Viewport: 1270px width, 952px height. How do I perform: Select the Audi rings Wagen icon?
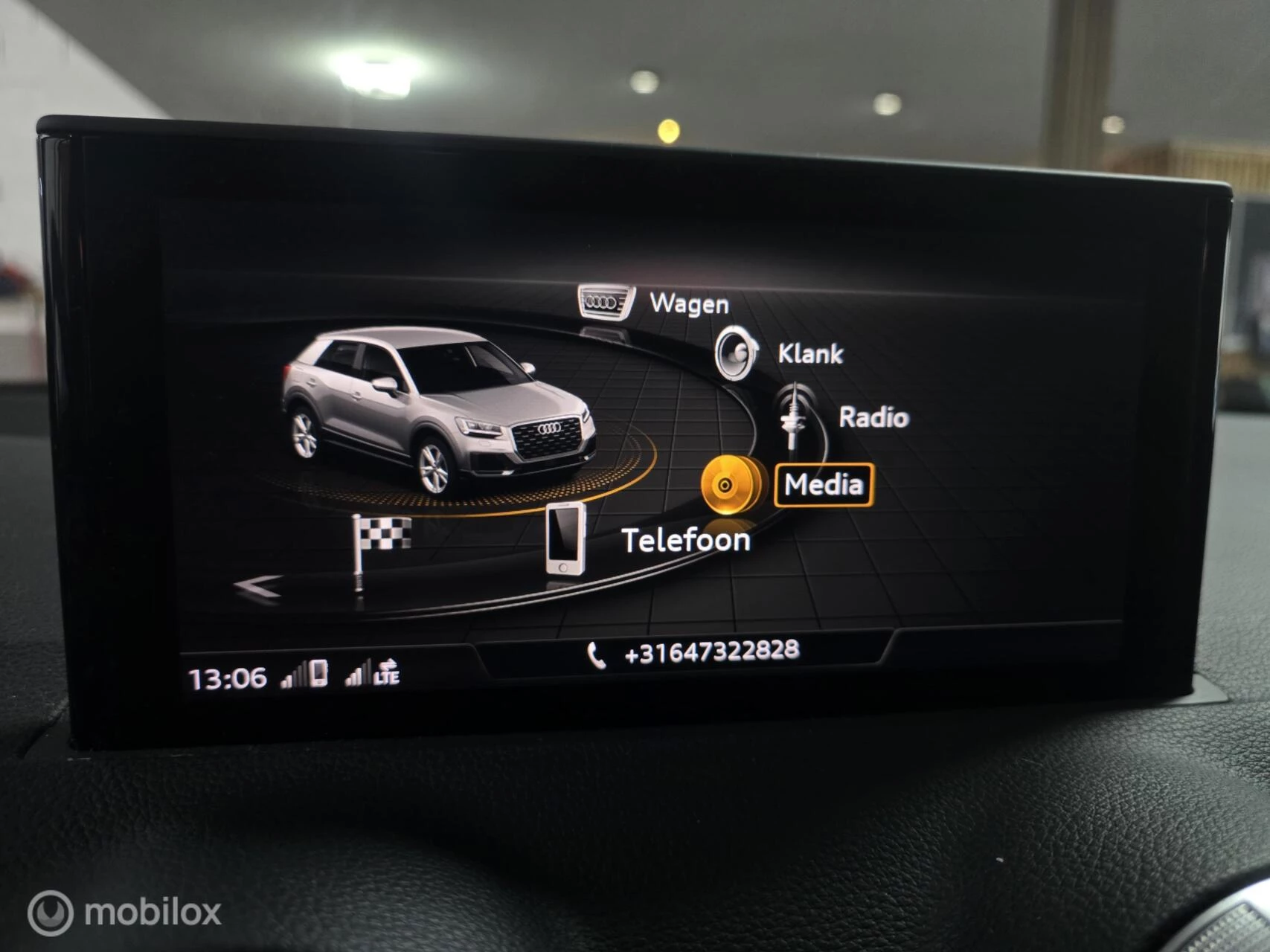pyautogui.click(x=606, y=302)
